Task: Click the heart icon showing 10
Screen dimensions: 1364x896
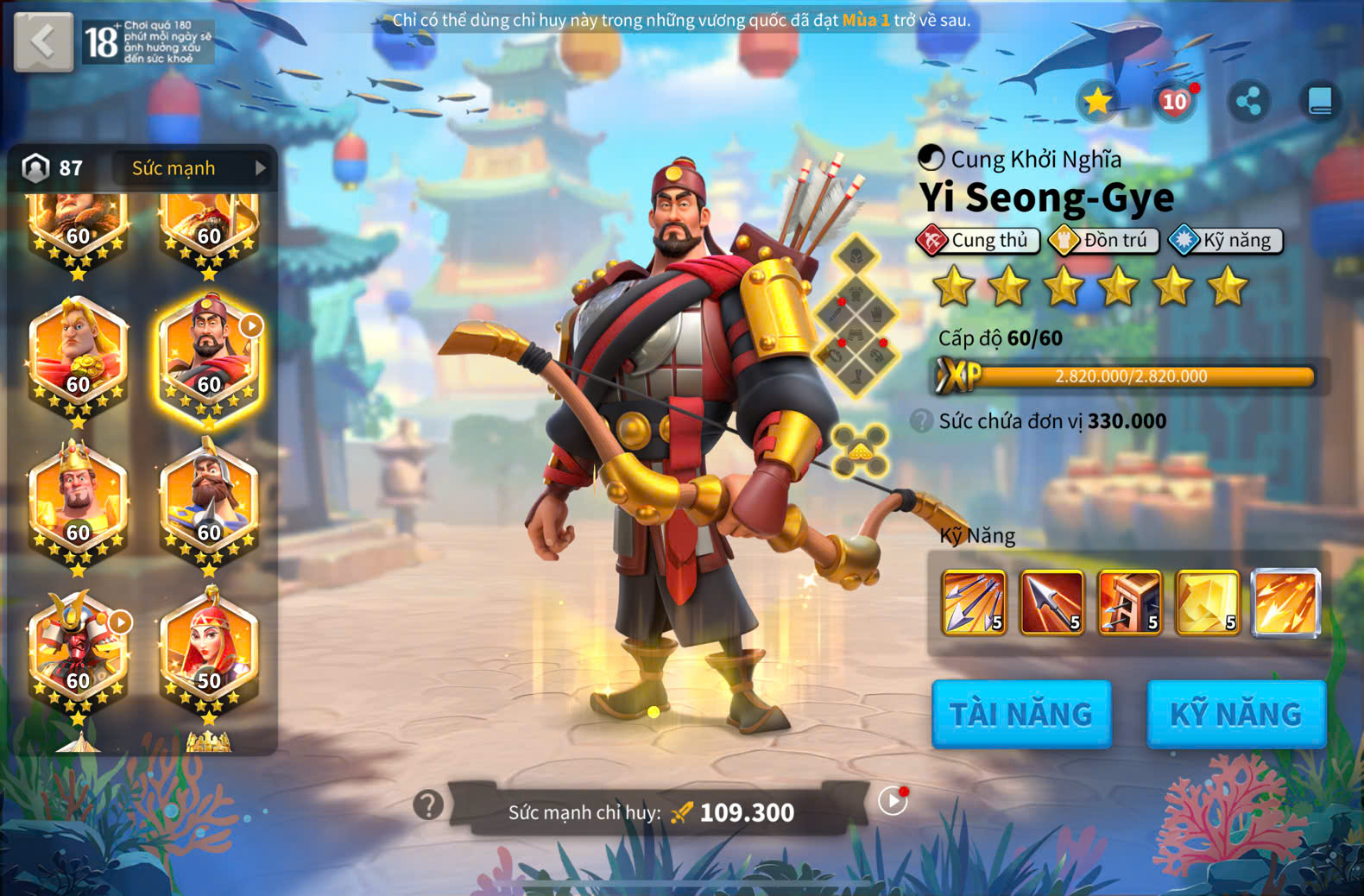Action: point(1173,102)
